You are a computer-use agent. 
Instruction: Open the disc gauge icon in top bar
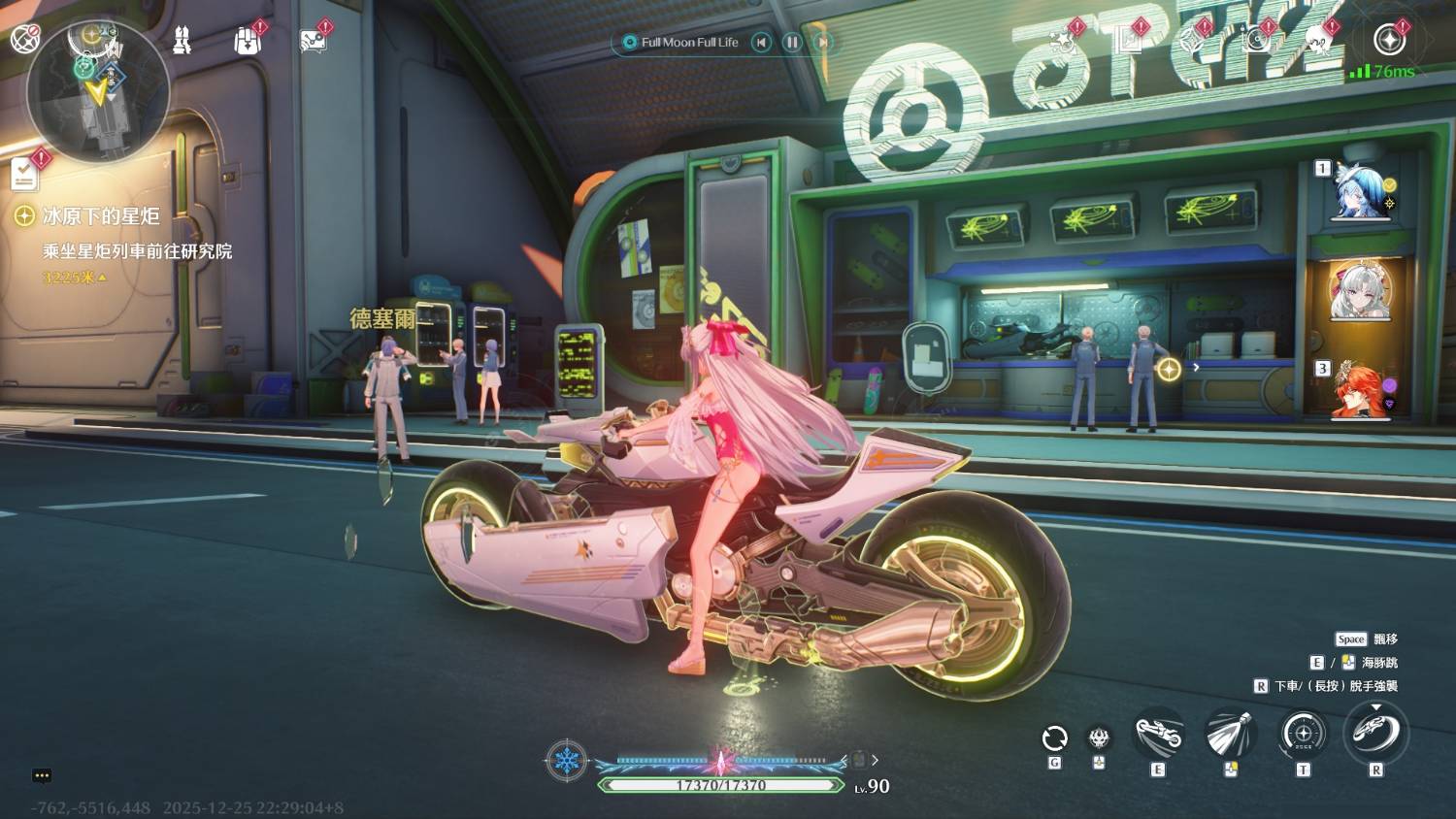(x=1257, y=41)
